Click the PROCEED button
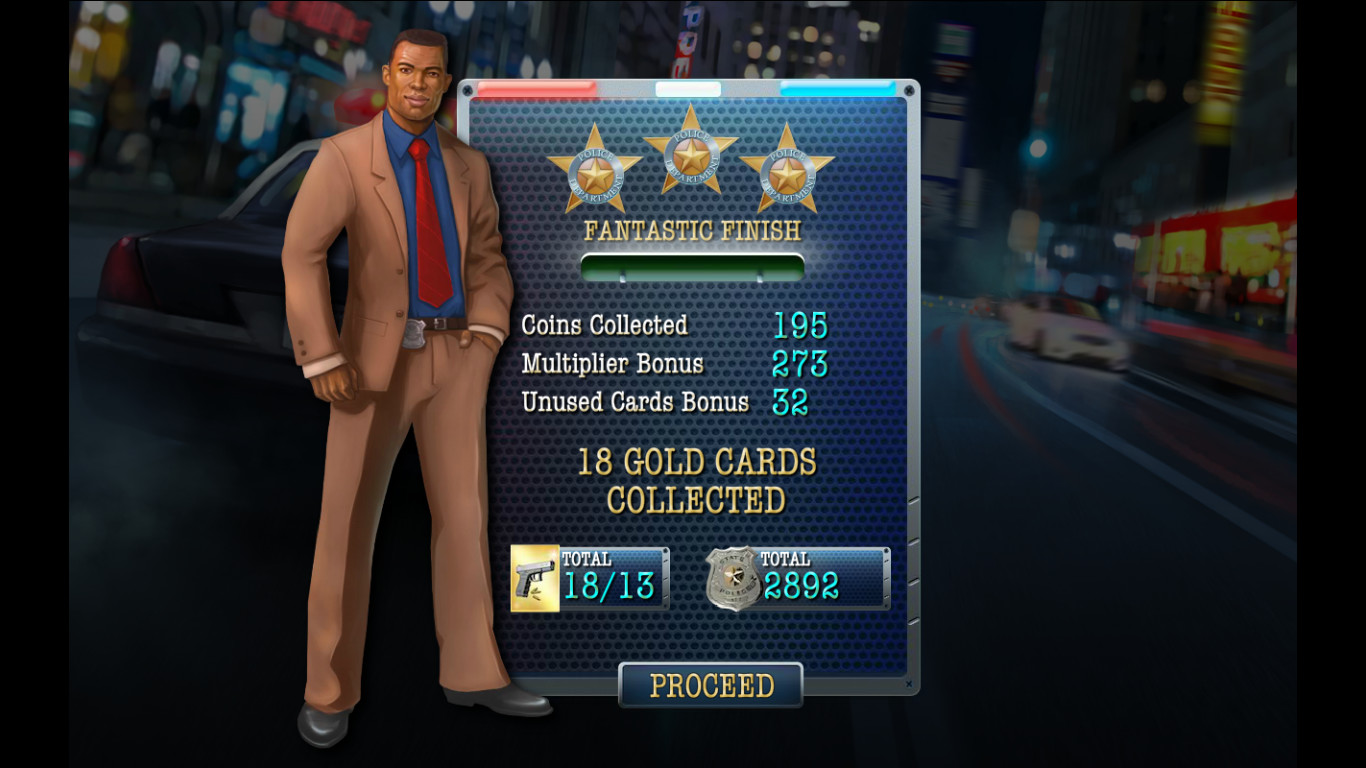 710,686
